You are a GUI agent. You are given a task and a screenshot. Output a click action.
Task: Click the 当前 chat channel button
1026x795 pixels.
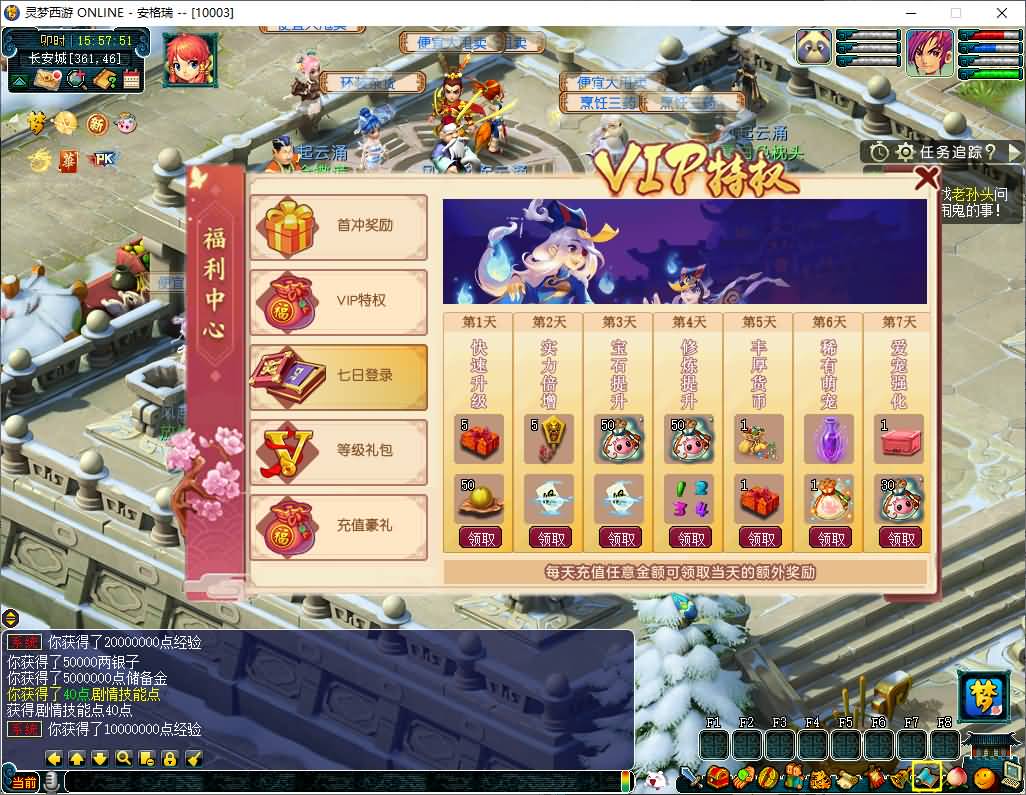pos(24,782)
